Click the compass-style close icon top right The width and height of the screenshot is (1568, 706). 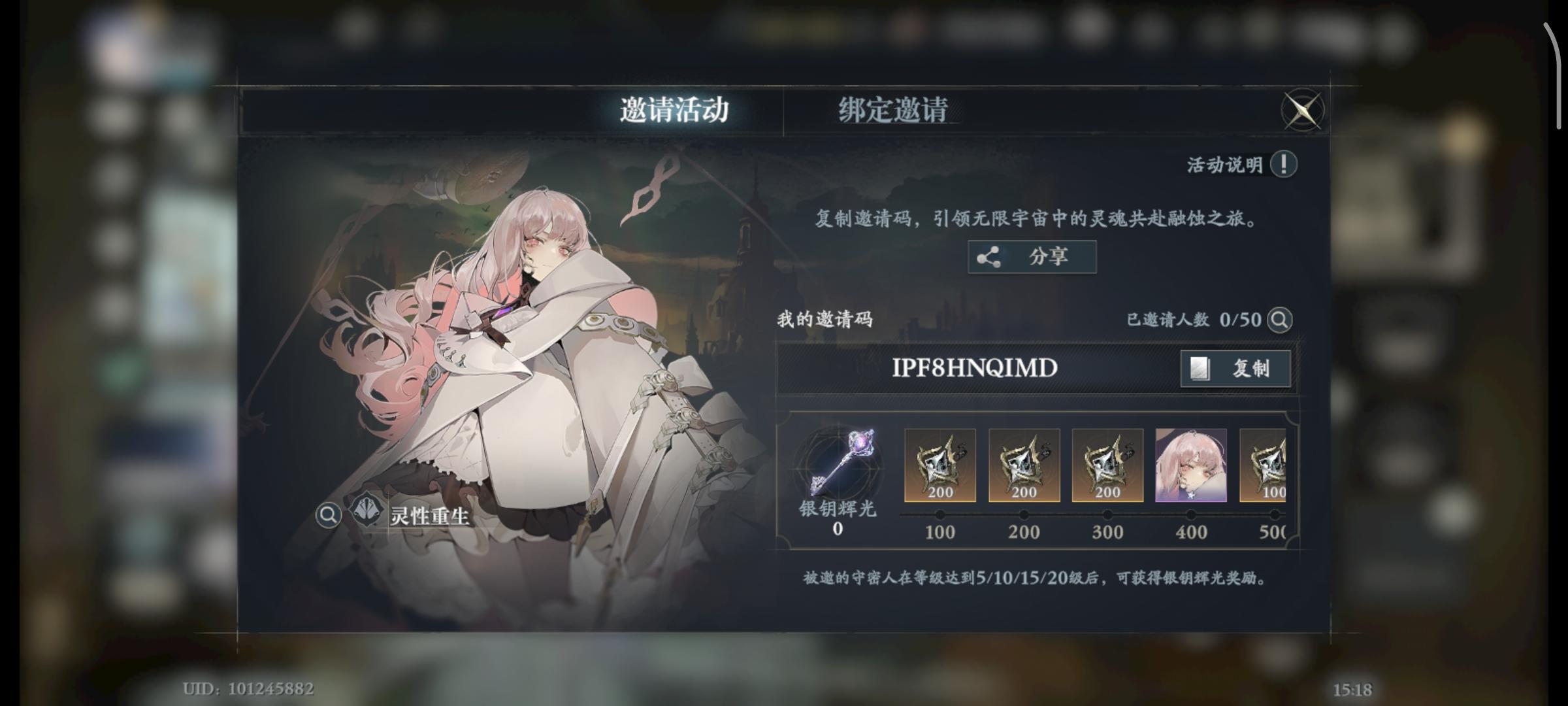[x=1303, y=110]
